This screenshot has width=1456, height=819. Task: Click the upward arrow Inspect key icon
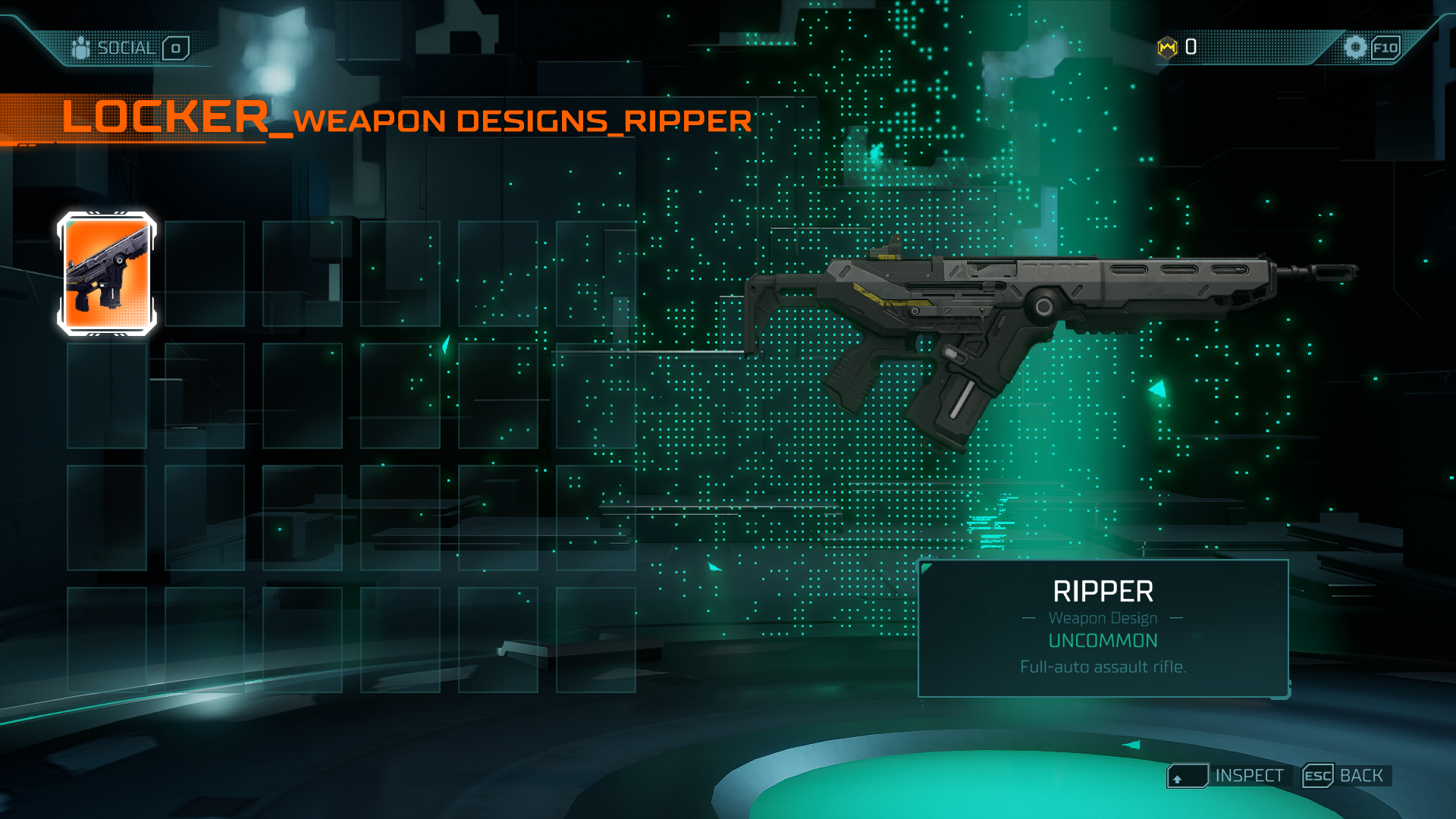[x=1188, y=776]
